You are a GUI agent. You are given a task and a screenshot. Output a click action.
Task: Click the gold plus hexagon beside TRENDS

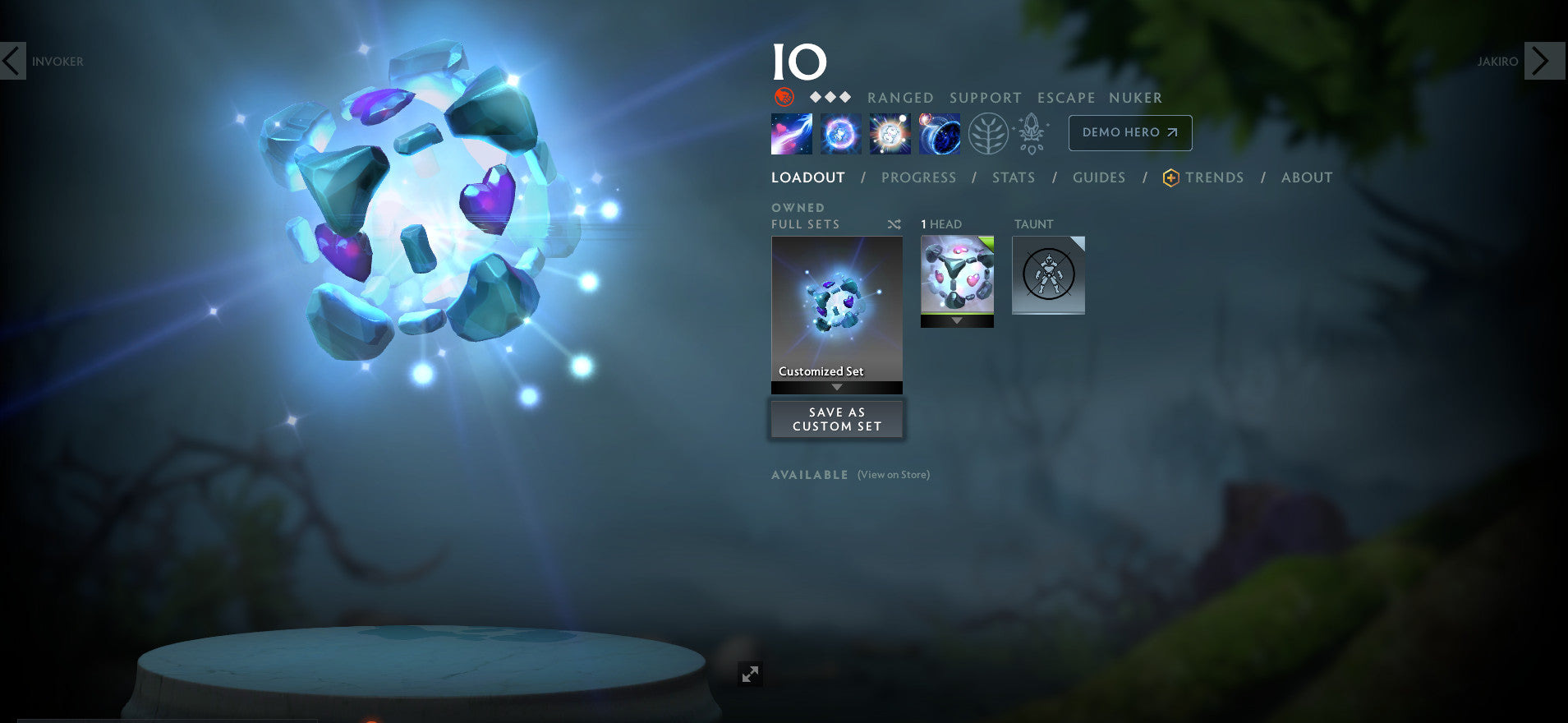[1170, 177]
